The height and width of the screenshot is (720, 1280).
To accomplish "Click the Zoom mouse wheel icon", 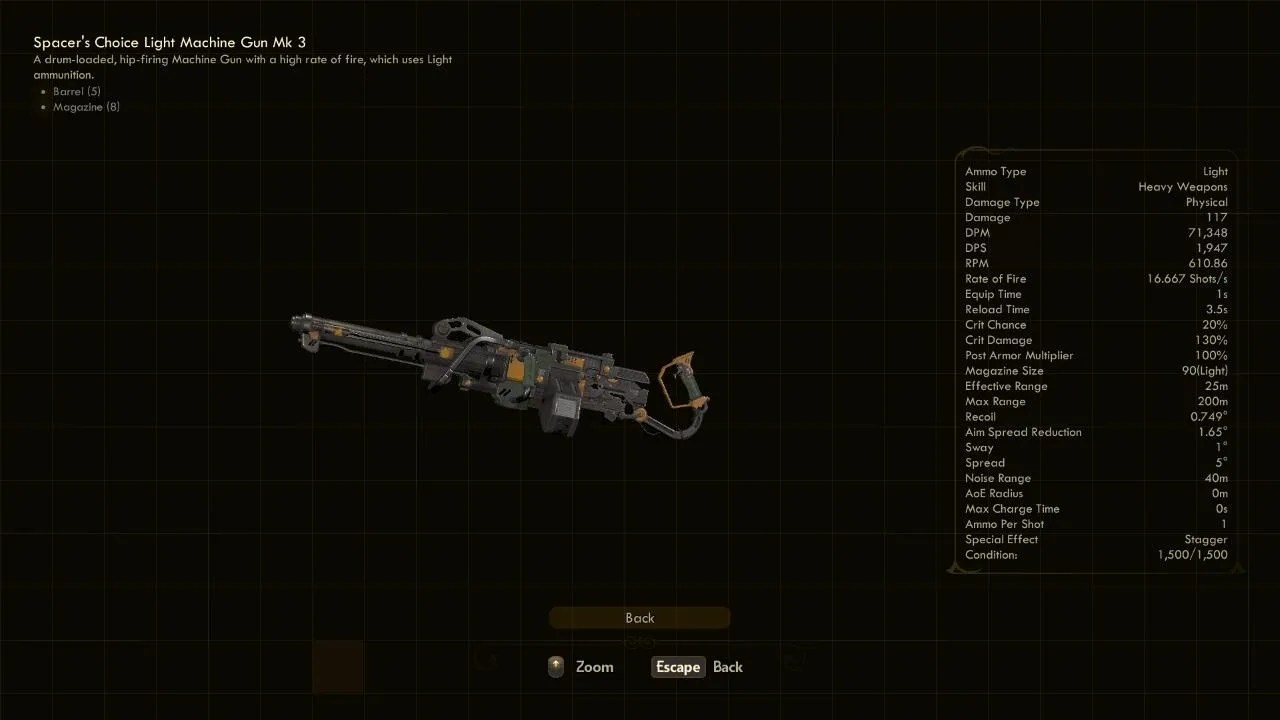I will click(x=555, y=666).
